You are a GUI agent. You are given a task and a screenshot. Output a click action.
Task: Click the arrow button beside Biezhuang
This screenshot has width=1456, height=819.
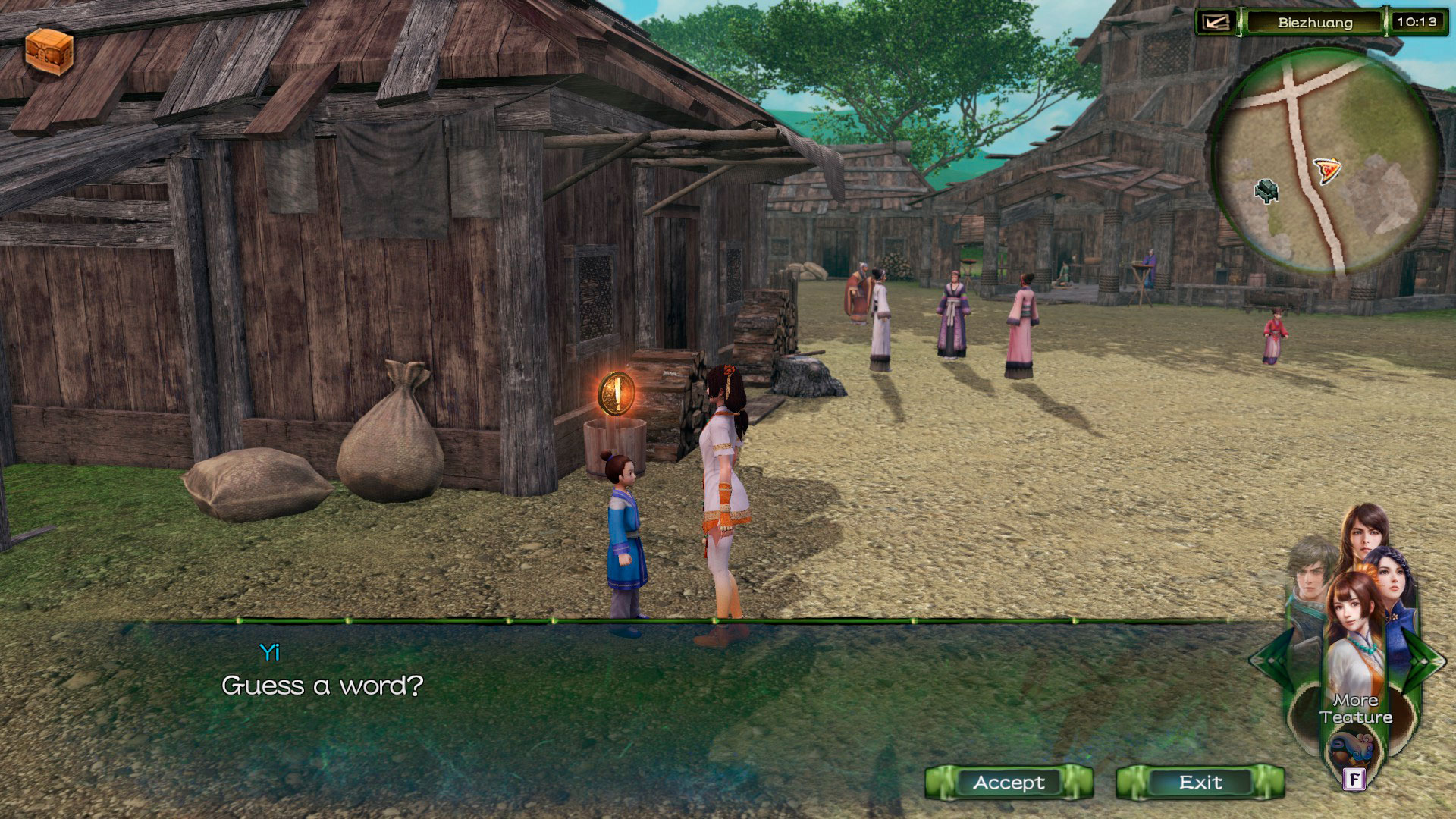(1216, 22)
